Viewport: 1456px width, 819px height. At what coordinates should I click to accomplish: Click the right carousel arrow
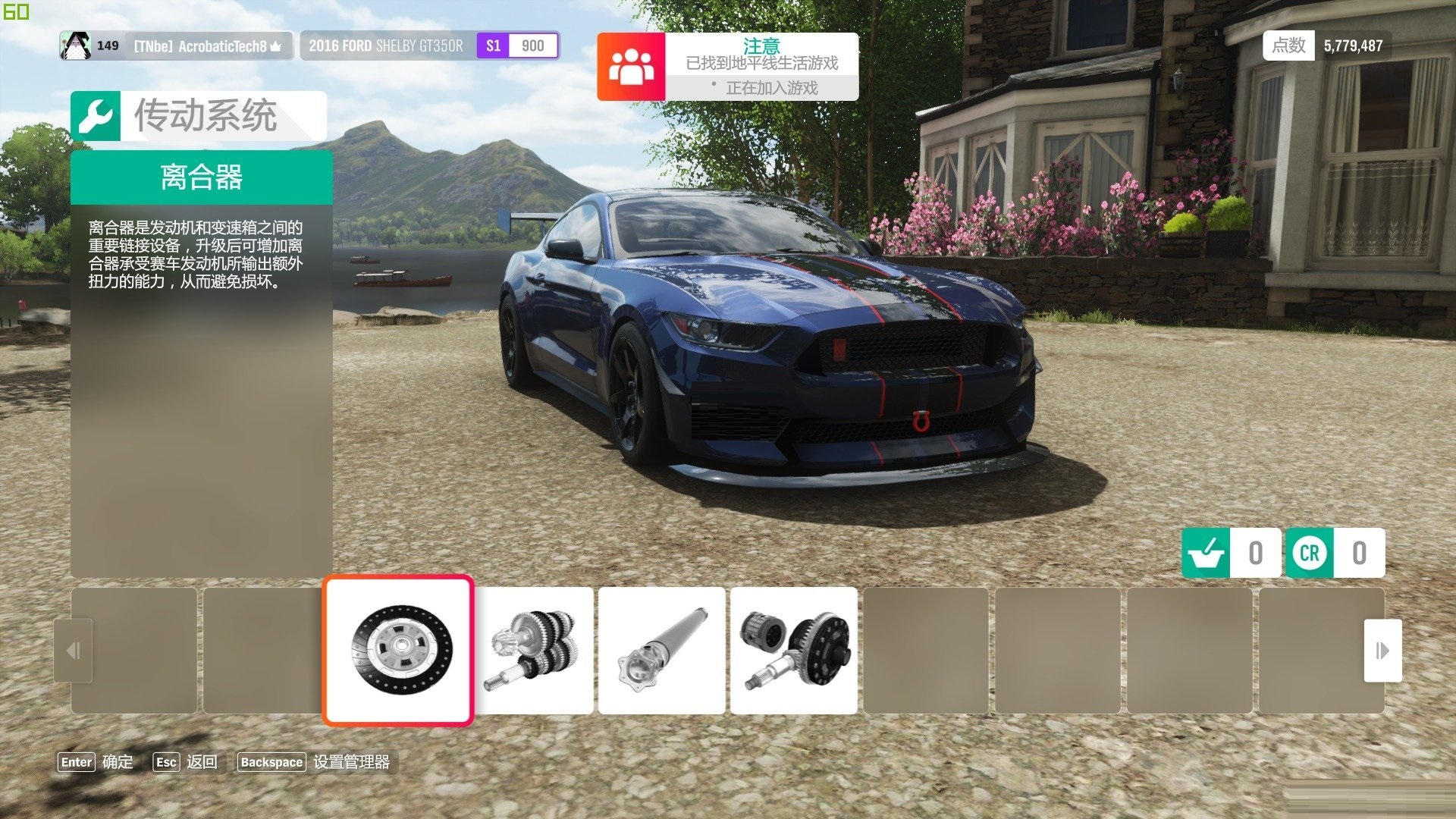pyautogui.click(x=1382, y=650)
